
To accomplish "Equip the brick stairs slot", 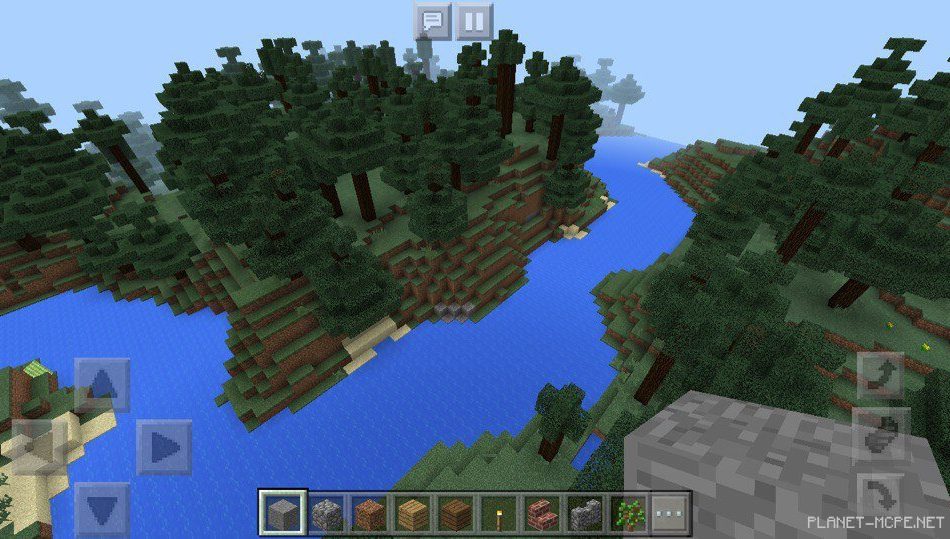I will point(542,514).
